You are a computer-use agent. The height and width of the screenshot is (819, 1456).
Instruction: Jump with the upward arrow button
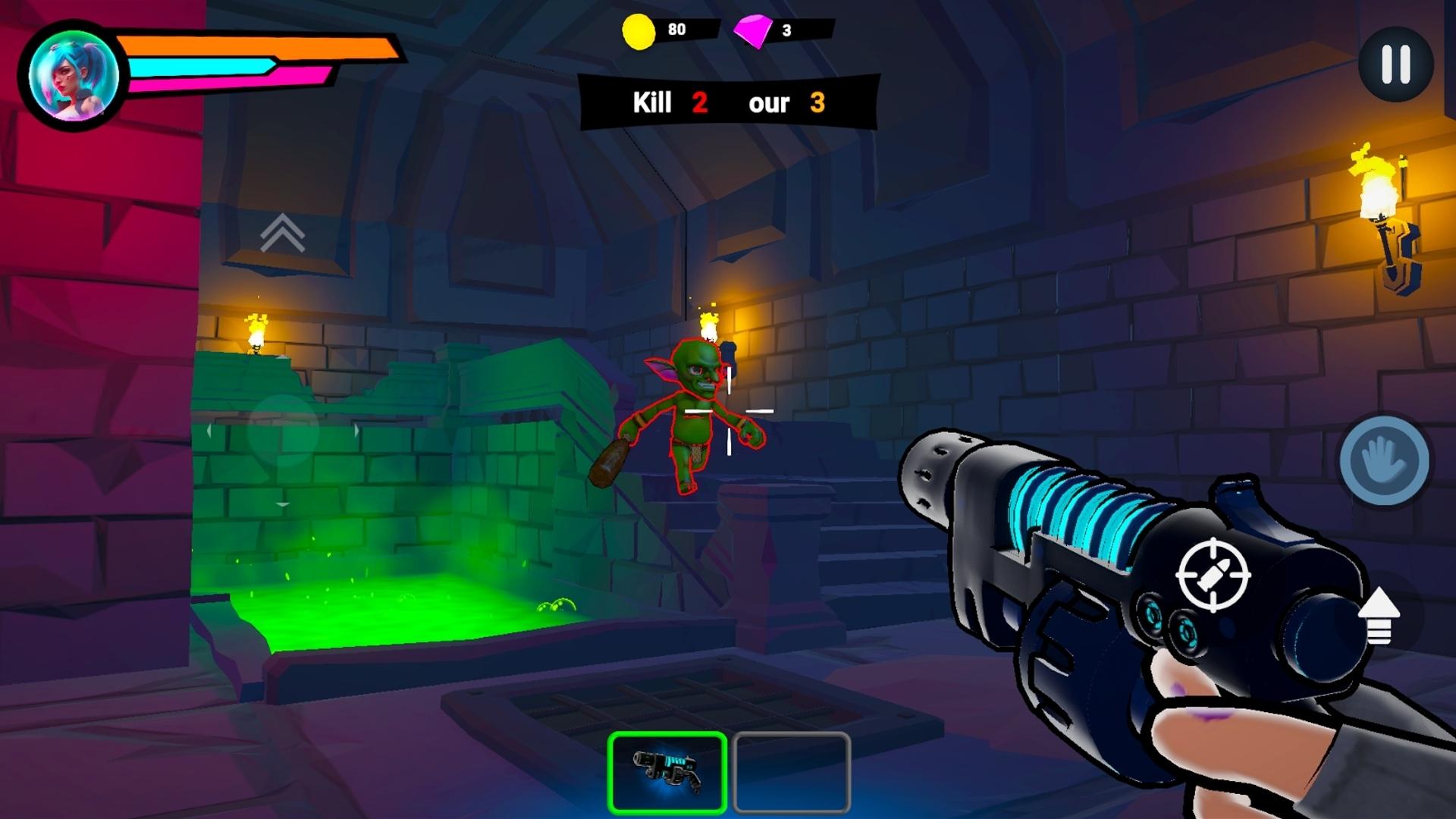pos(1378,616)
